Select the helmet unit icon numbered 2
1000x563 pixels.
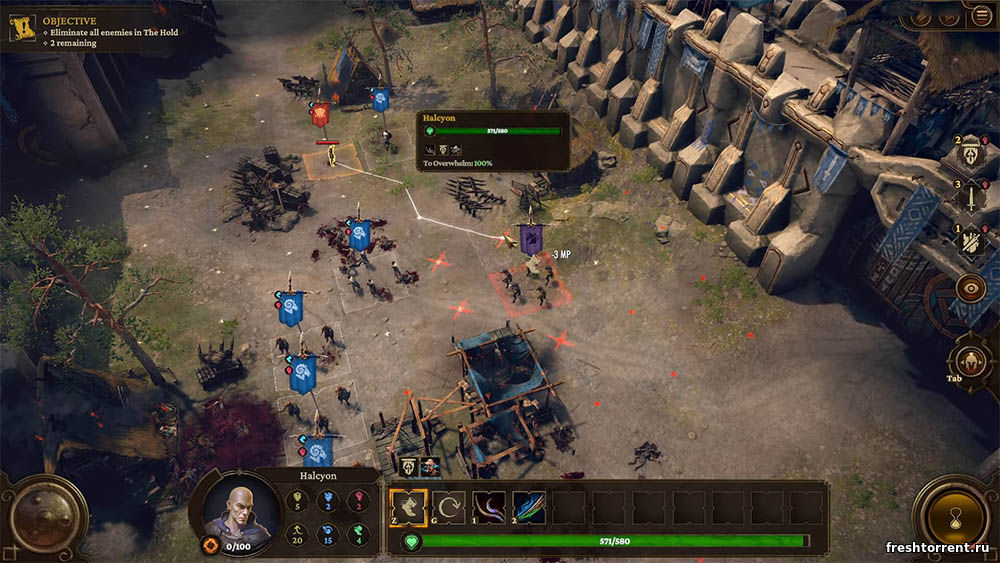(x=971, y=154)
